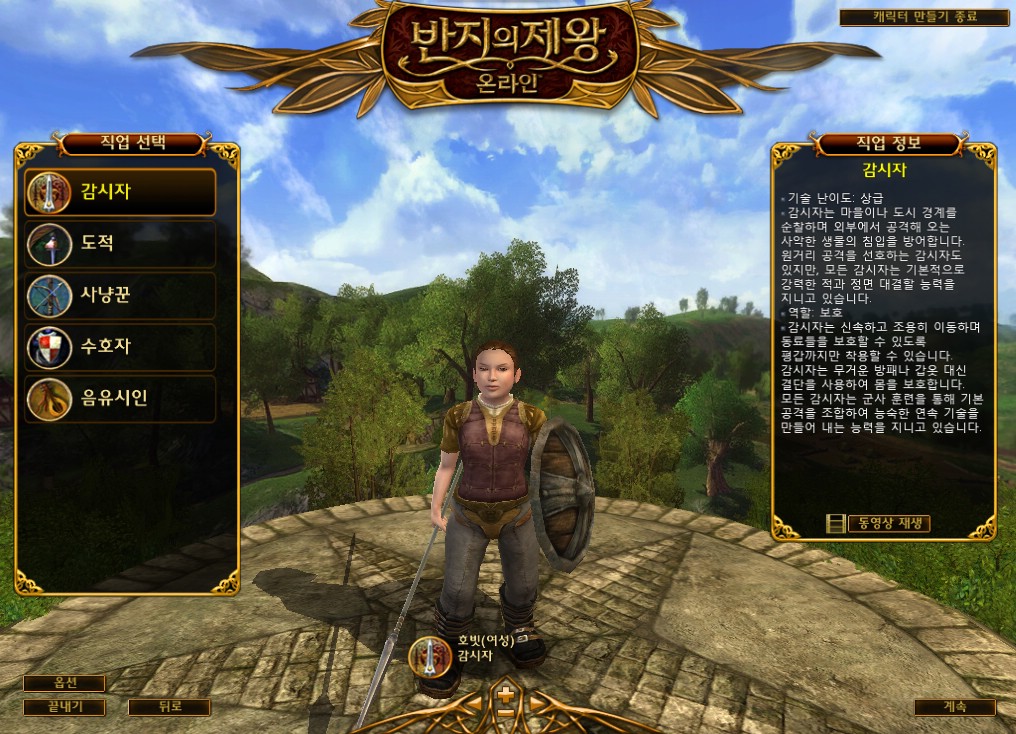Choose the 도적 class

tap(120, 244)
